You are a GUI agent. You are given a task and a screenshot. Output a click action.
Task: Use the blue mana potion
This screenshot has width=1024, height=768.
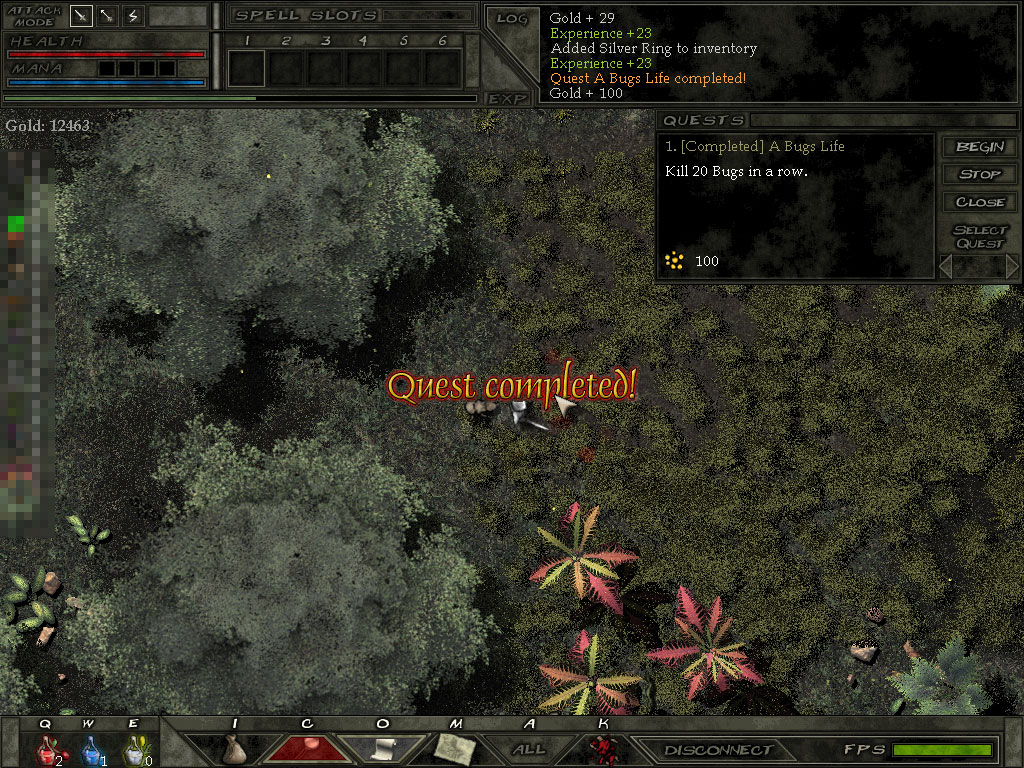(x=91, y=749)
